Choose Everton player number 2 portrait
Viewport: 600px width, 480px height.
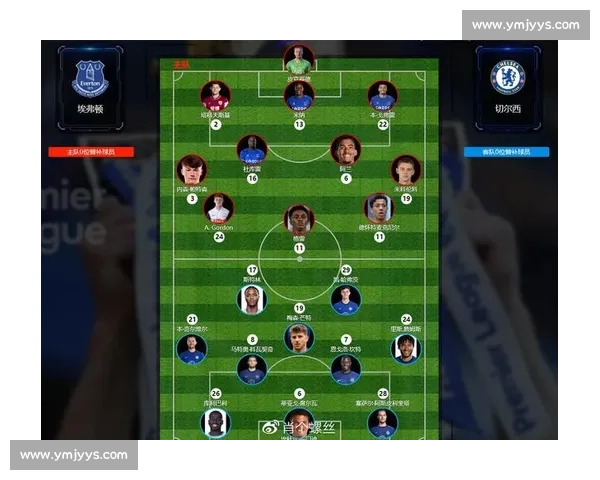pyautogui.click(x=215, y=96)
